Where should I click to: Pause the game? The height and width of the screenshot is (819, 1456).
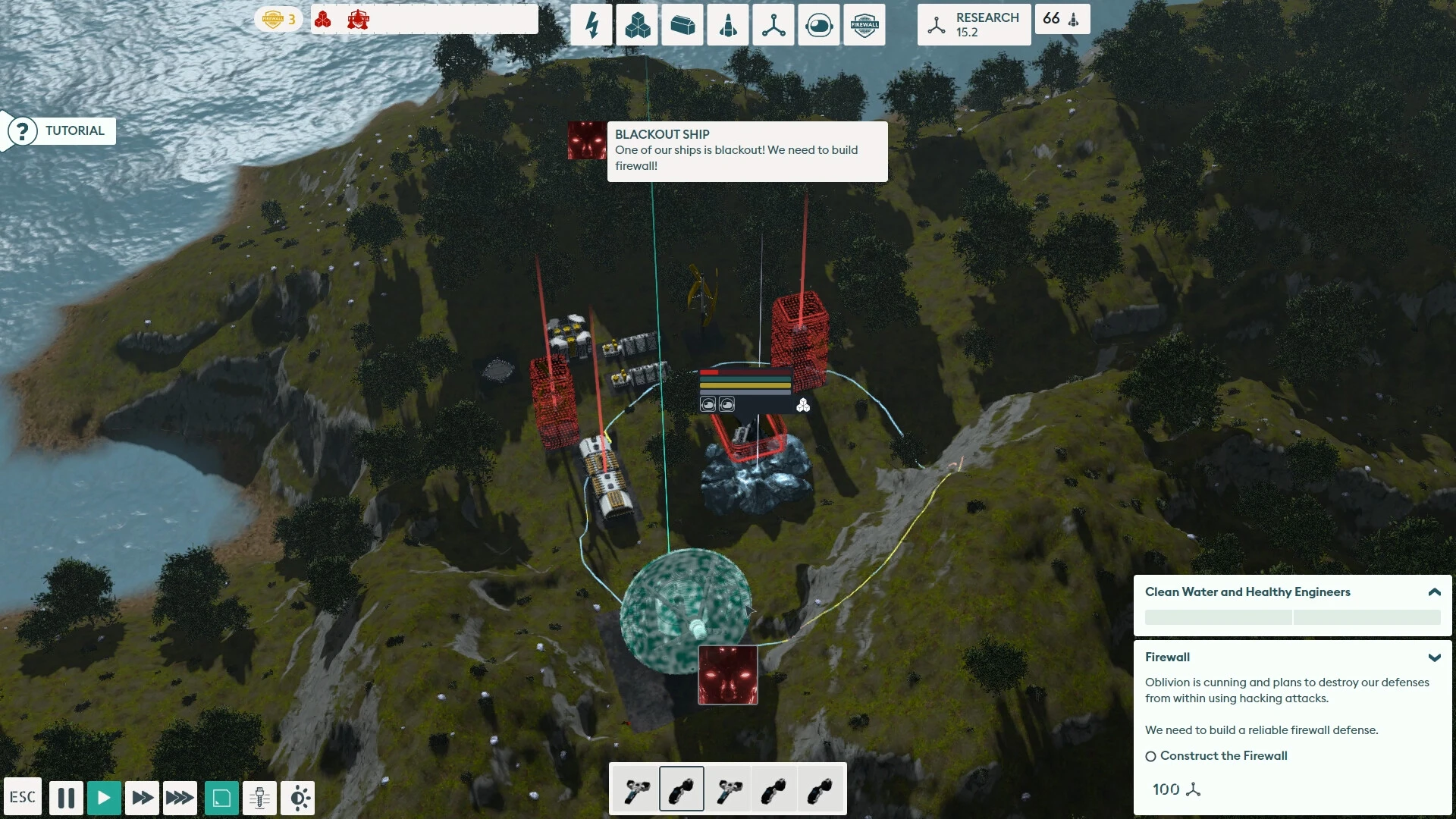[66, 798]
